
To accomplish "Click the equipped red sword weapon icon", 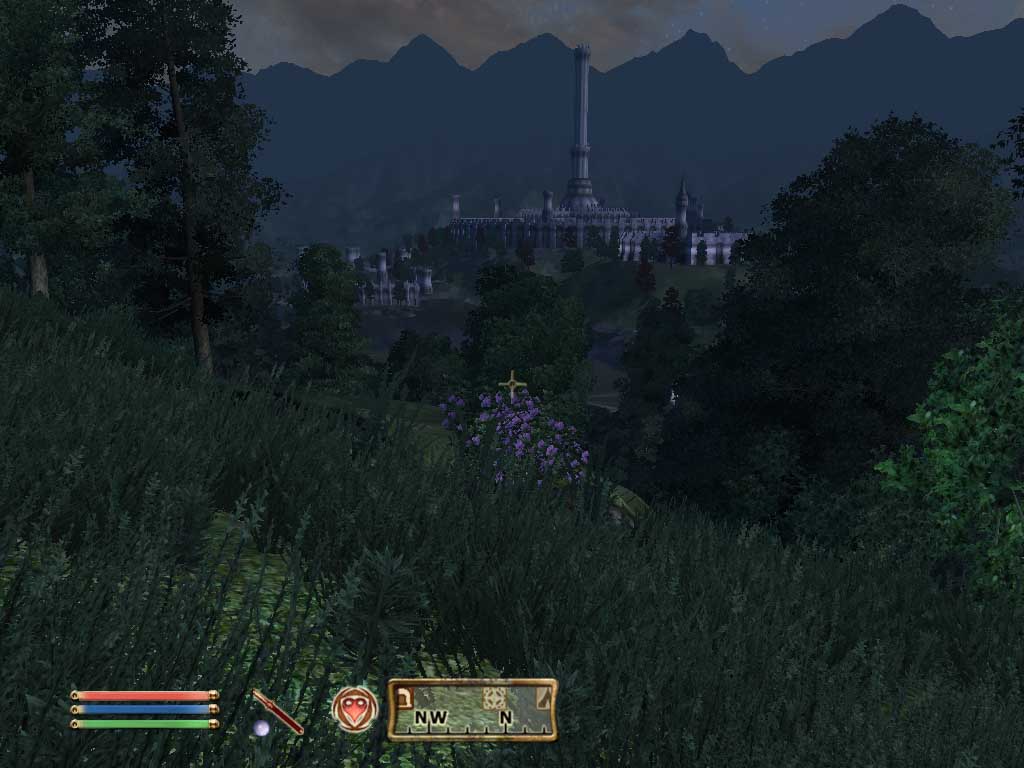I will tap(277, 711).
